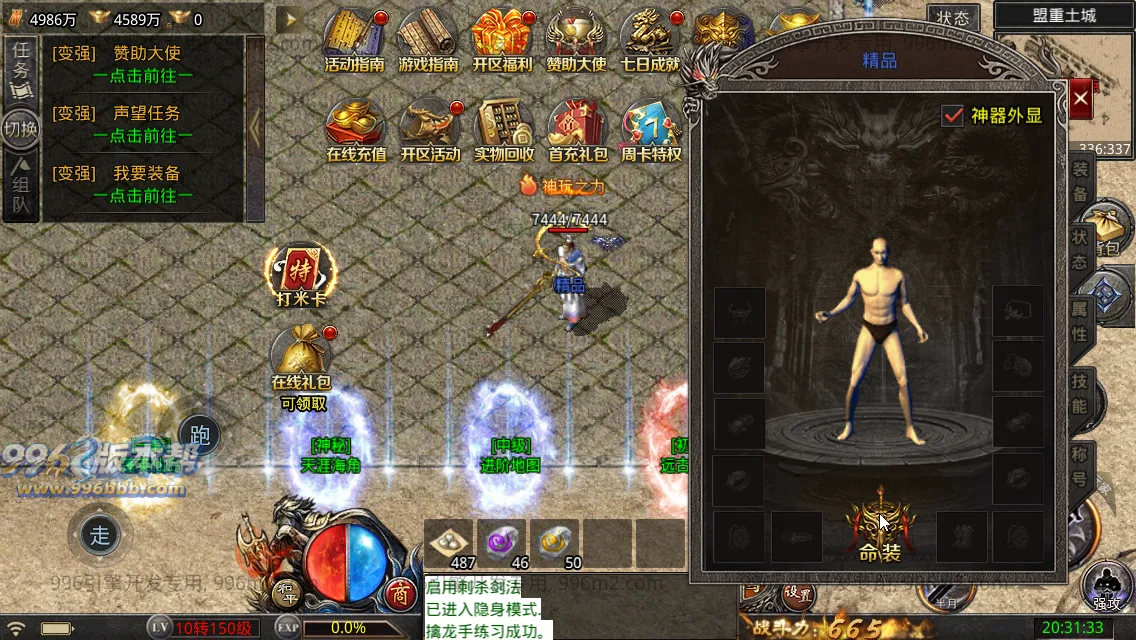
Task: Open the 七日成就 dragon icon
Action: tap(650, 40)
